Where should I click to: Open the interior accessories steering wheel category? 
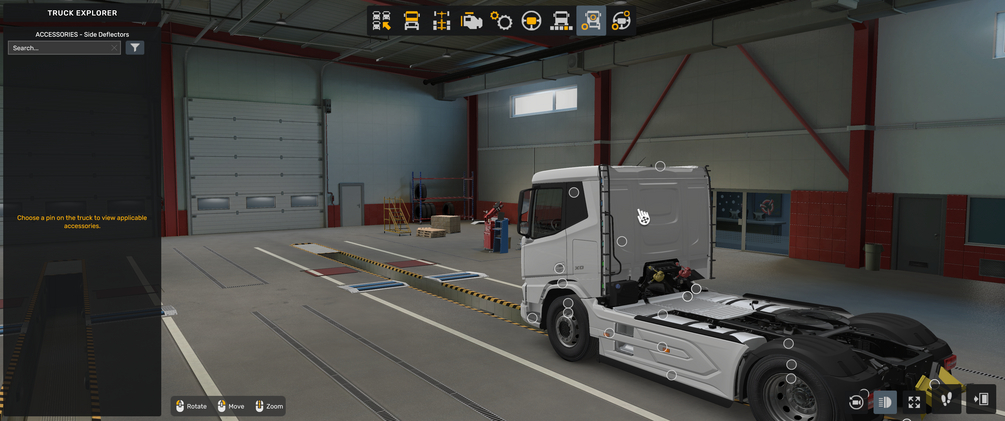pyautogui.click(x=621, y=20)
